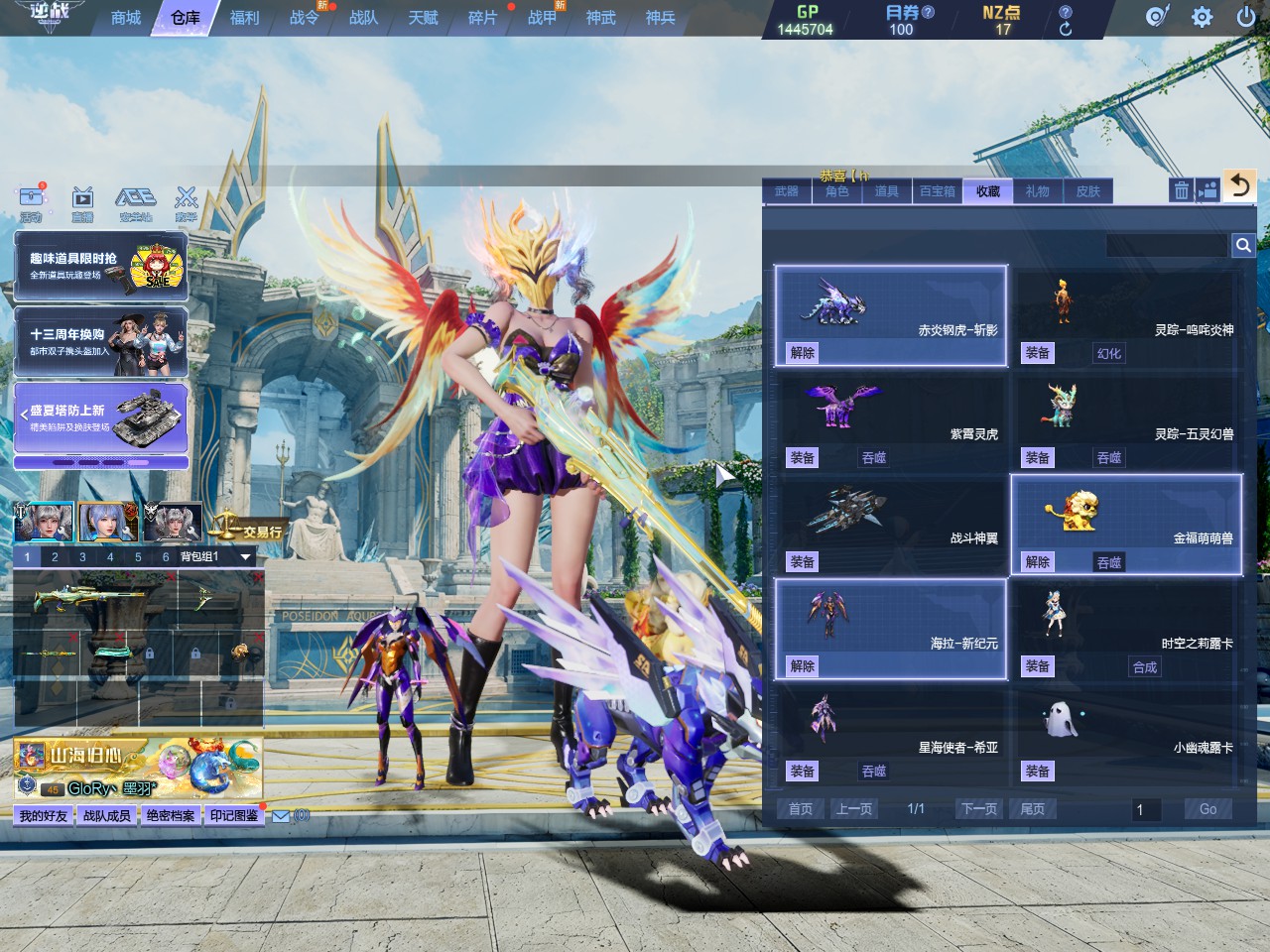Image resolution: width=1270 pixels, height=952 pixels.
Task: Select the 角色 character tab
Action: point(837,191)
